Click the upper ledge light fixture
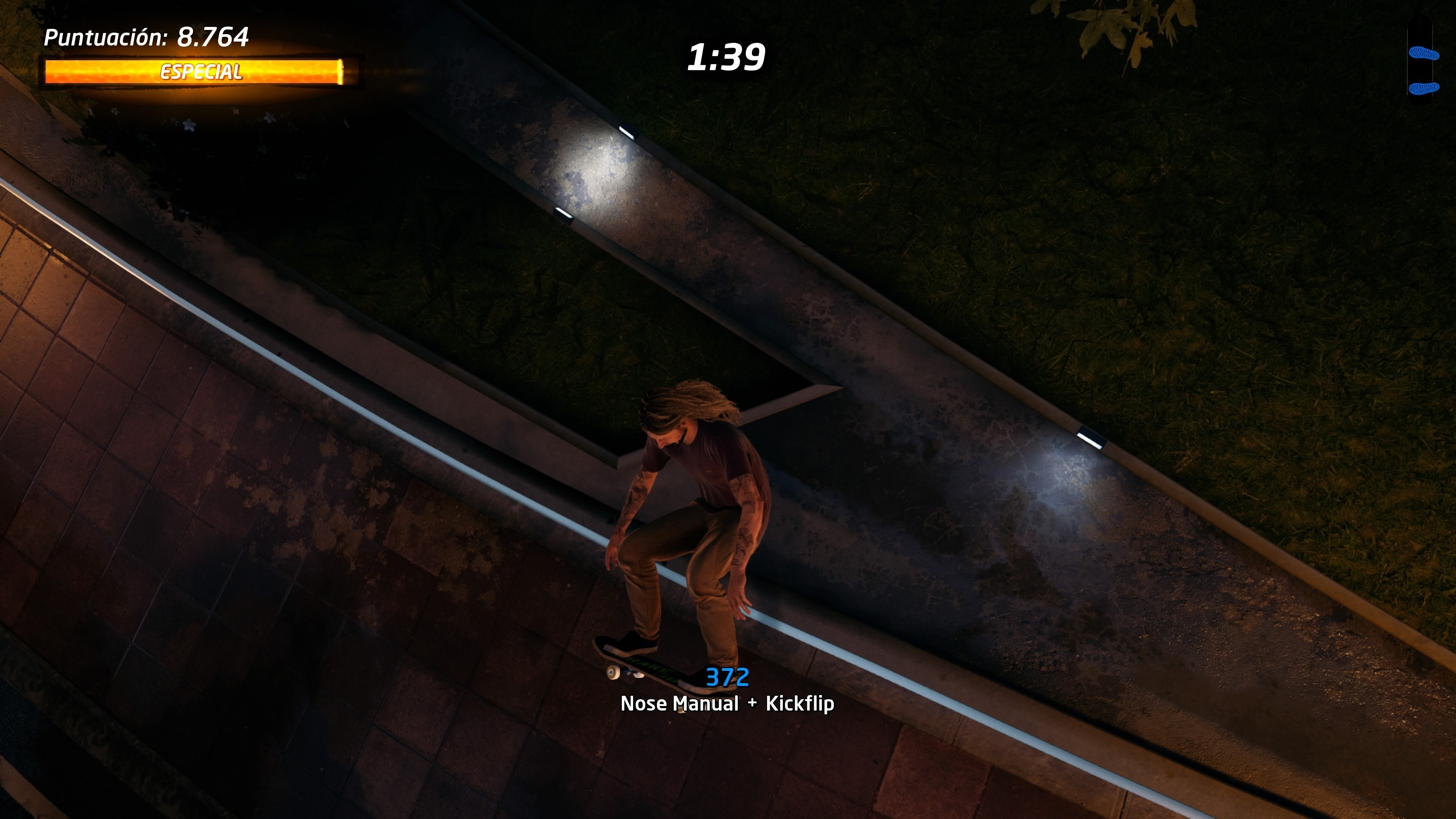 click(629, 131)
